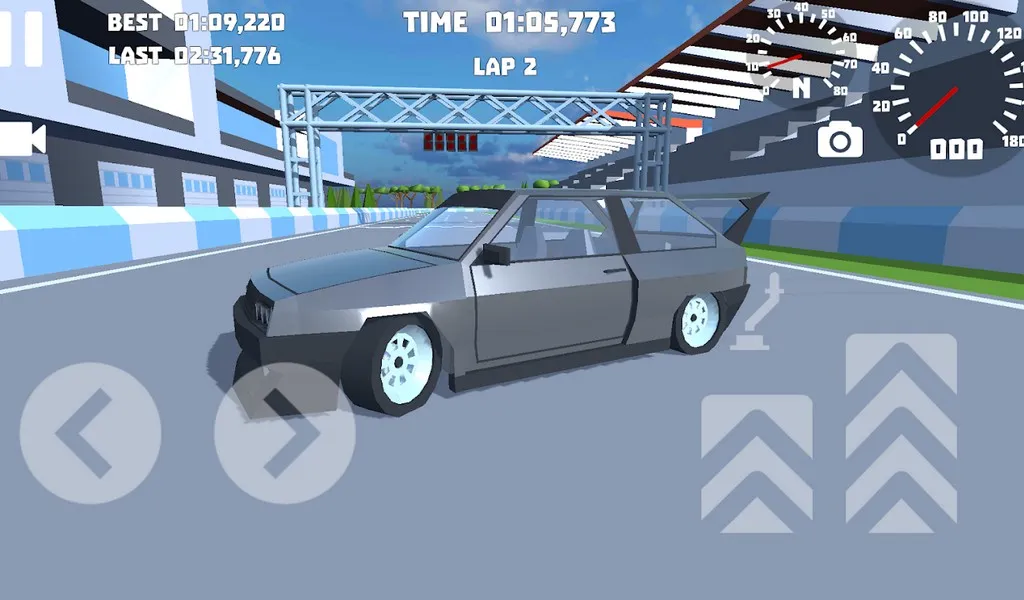Viewport: 1024px width, 600px height.
Task: Switch the view with the video camera icon
Action: coord(22,139)
